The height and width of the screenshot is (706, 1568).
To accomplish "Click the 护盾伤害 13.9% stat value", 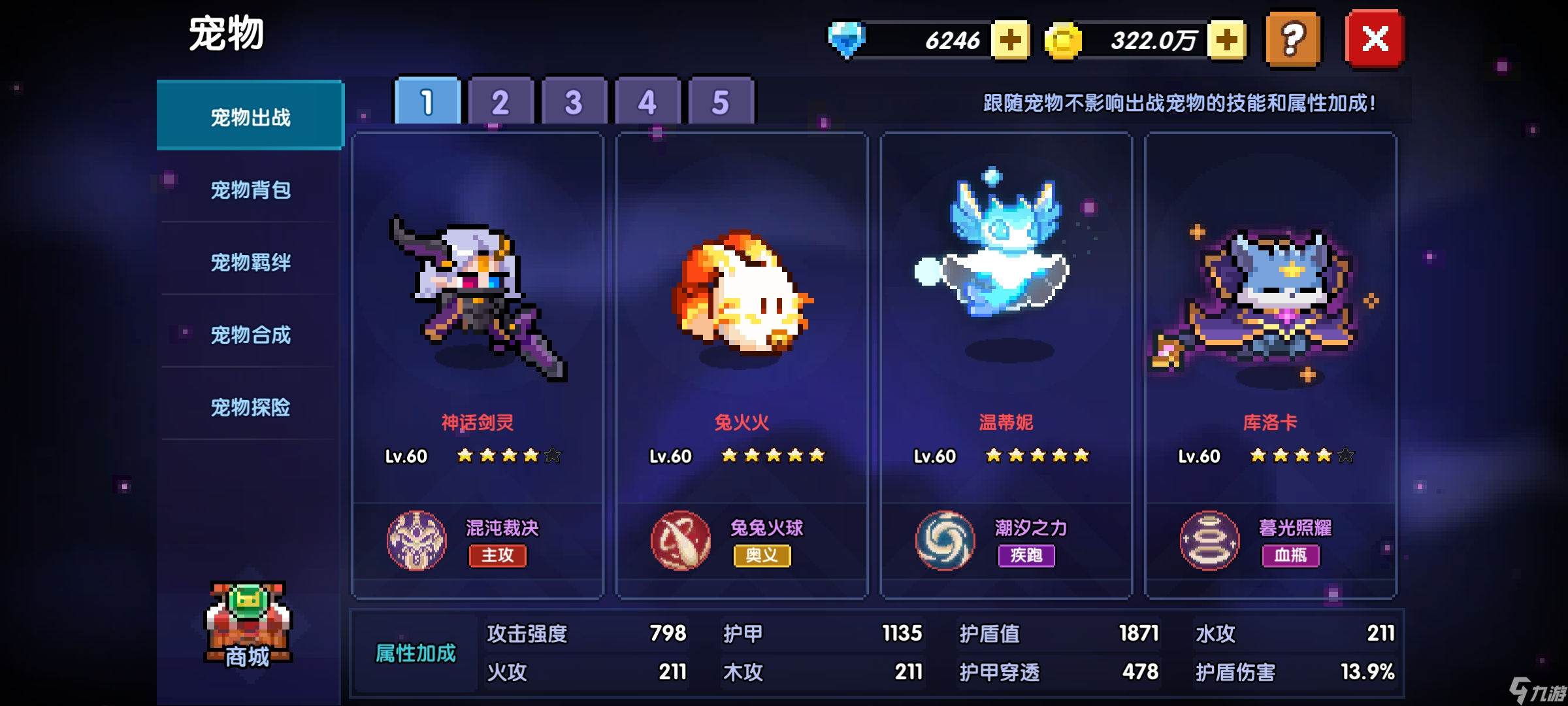I will (1372, 671).
